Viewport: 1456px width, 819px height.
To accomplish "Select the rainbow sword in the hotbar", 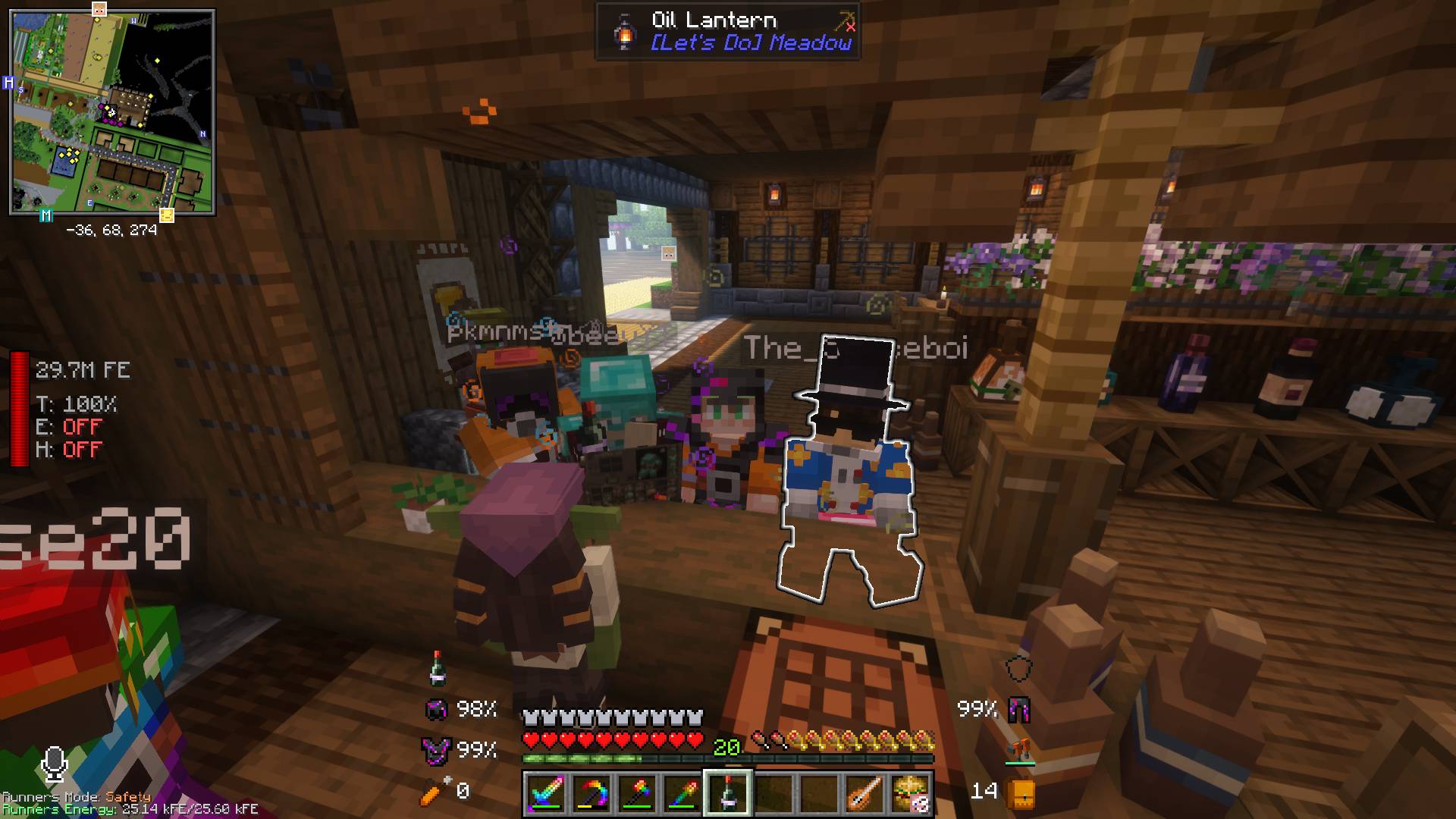I will [x=548, y=791].
